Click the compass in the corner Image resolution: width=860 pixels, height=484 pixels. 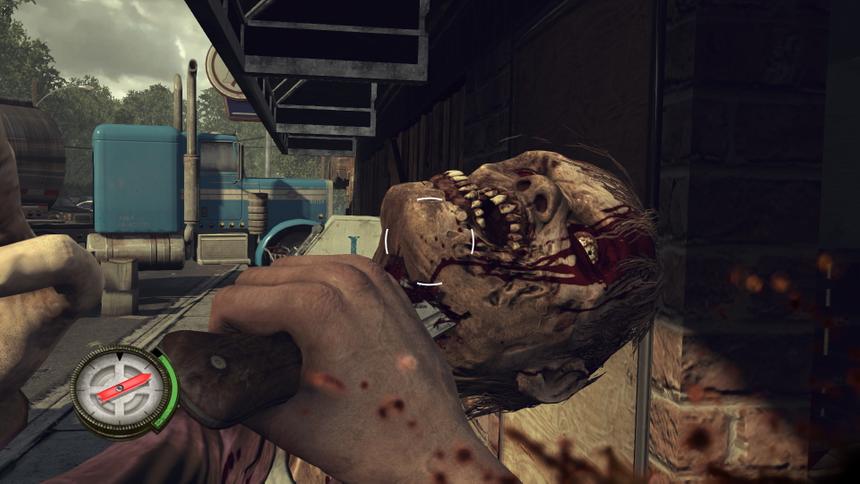tap(121, 391)
